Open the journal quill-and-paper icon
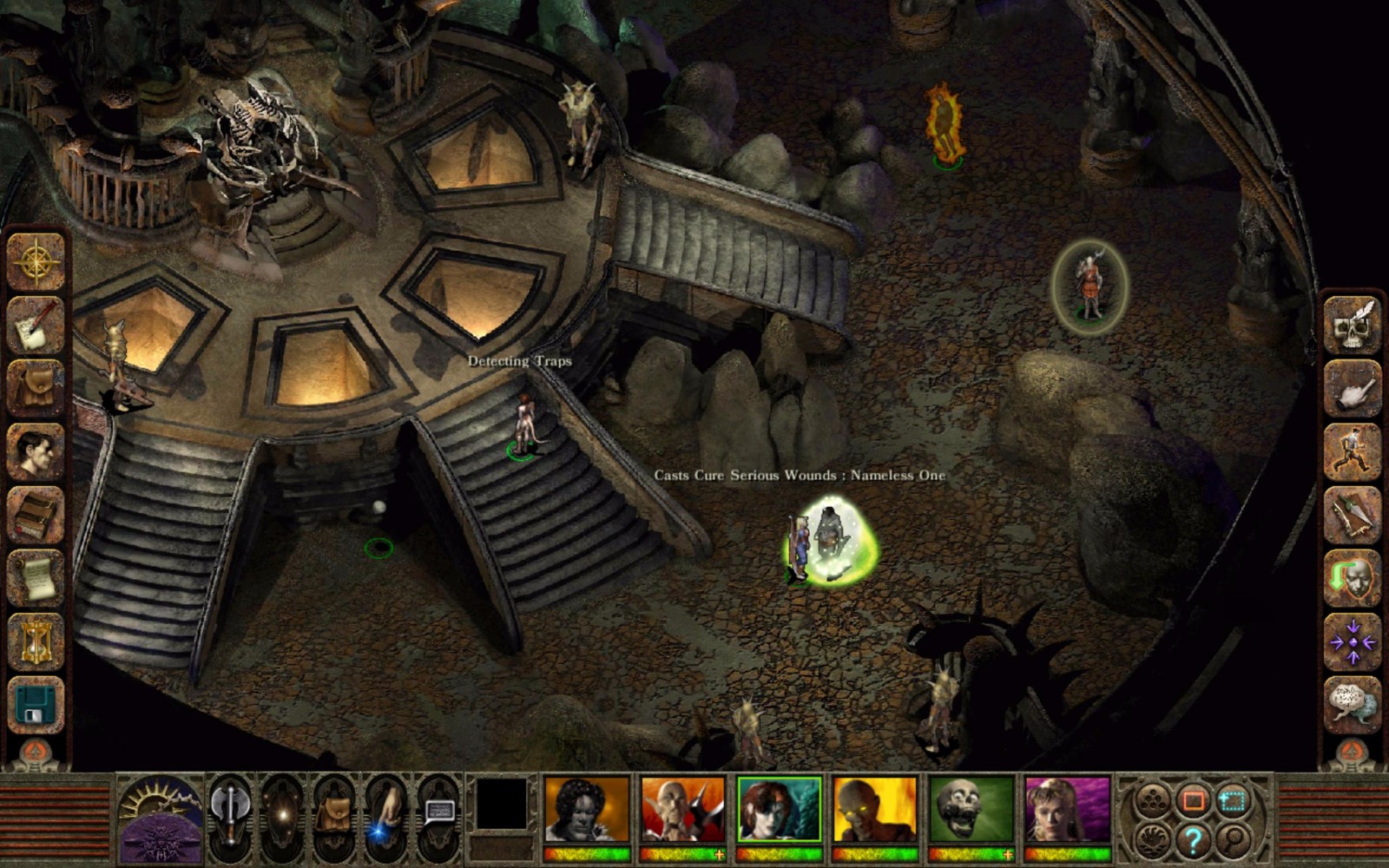The width and height of the screenshot is (1389, 868). click(x=36, y=325)
